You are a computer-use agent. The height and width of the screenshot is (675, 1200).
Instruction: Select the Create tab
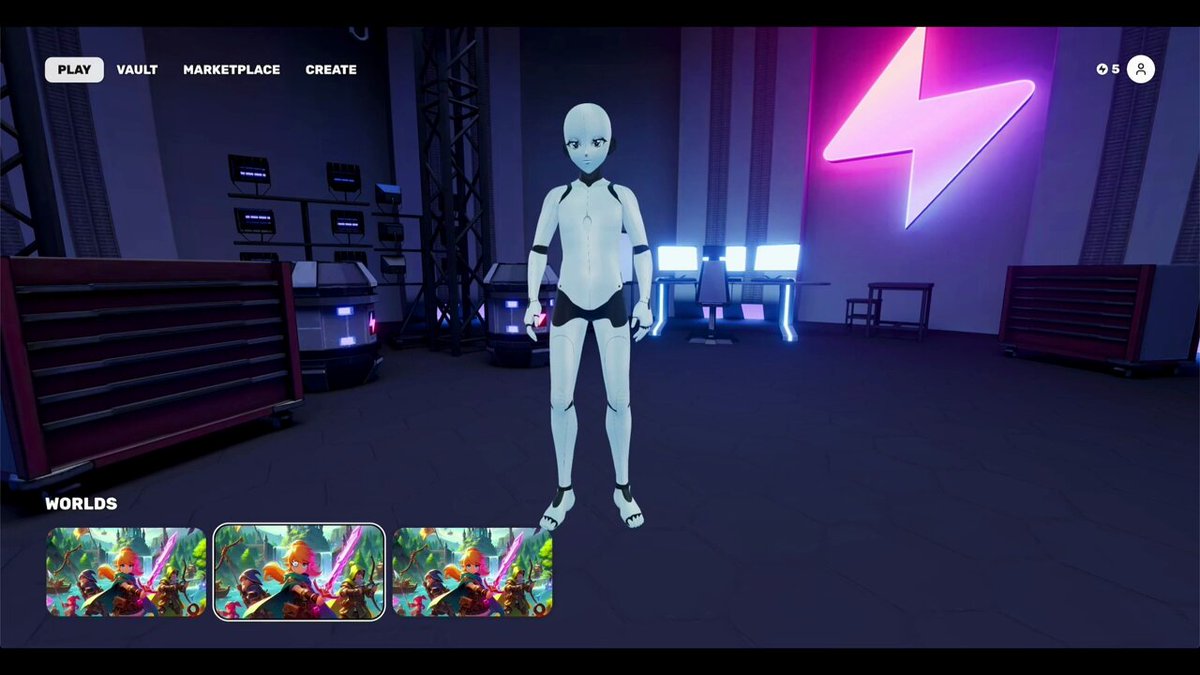click(331, 70)
